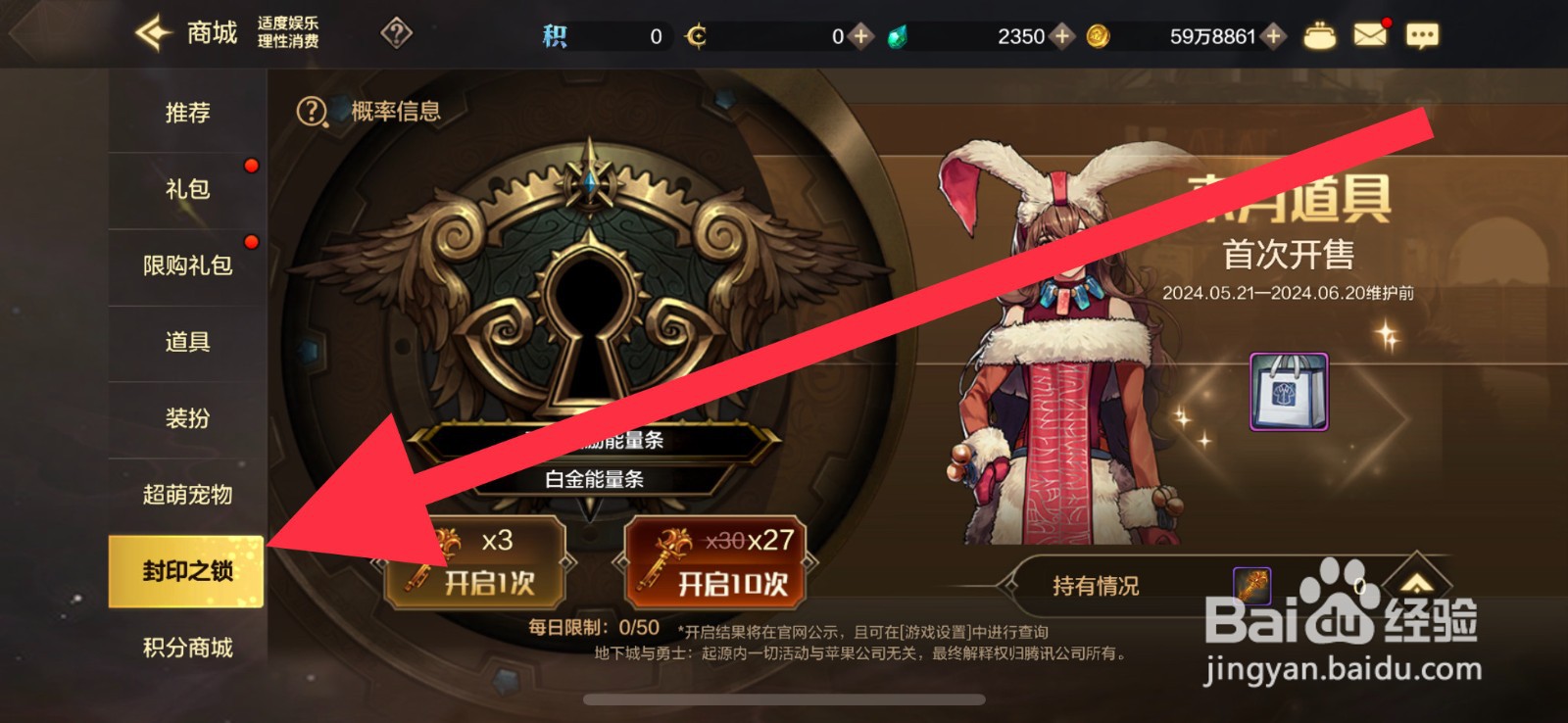The width and height of the screenshot is (1568, 723).
Task: Tap the diamond question mark beside 商城
Action: (395, 33)
